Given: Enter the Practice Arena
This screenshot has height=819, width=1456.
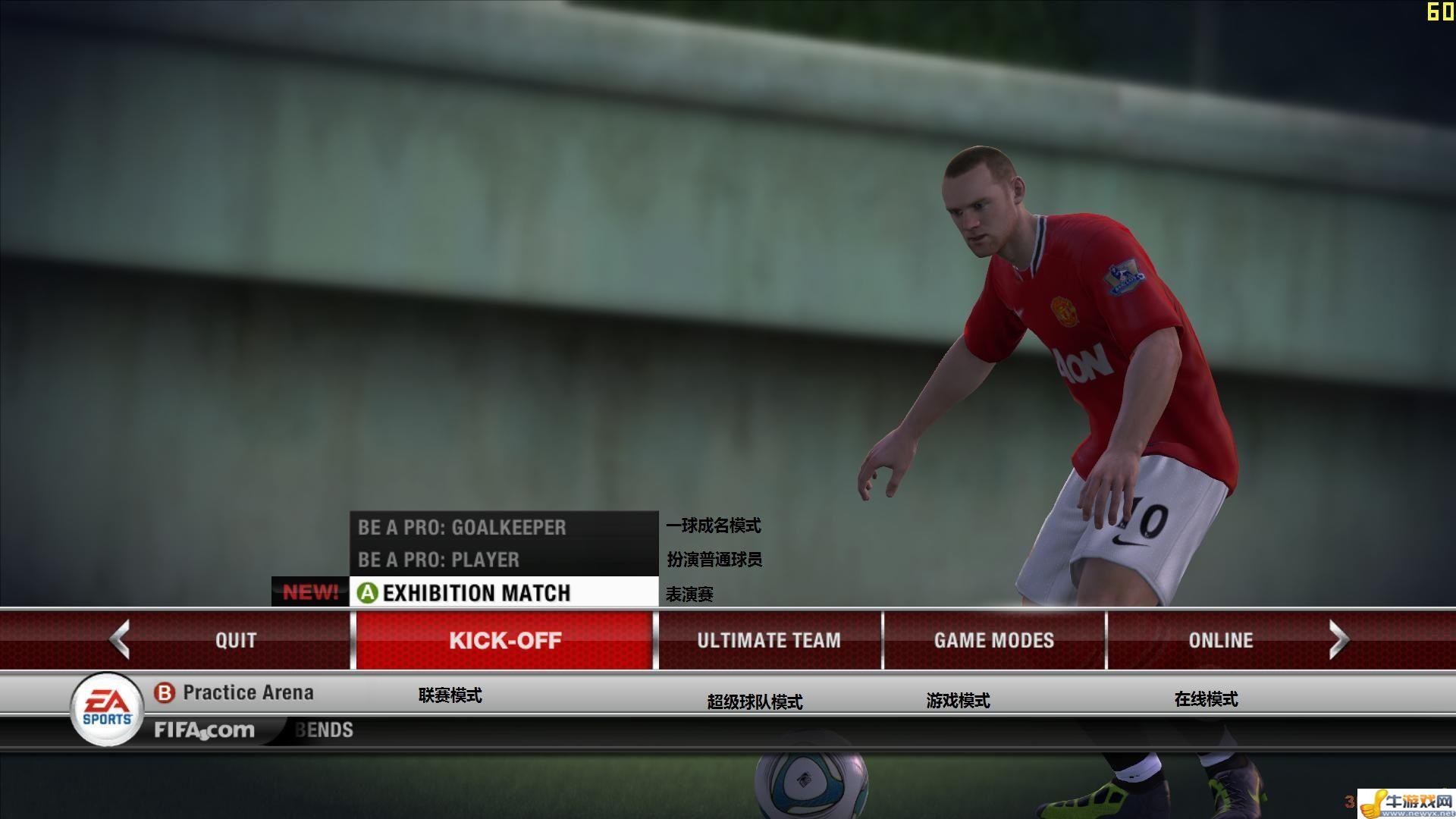Looking at the screenshot, I should pyautogui.click(x=247, y=692).
